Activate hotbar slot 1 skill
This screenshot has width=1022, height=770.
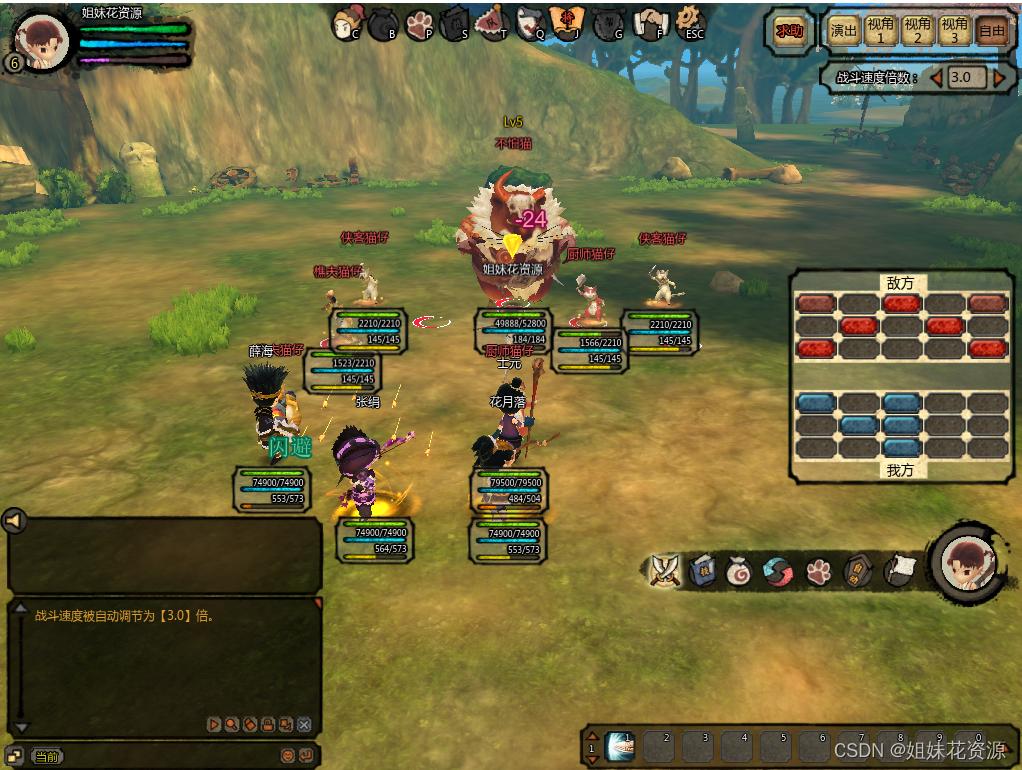point(620,746)
